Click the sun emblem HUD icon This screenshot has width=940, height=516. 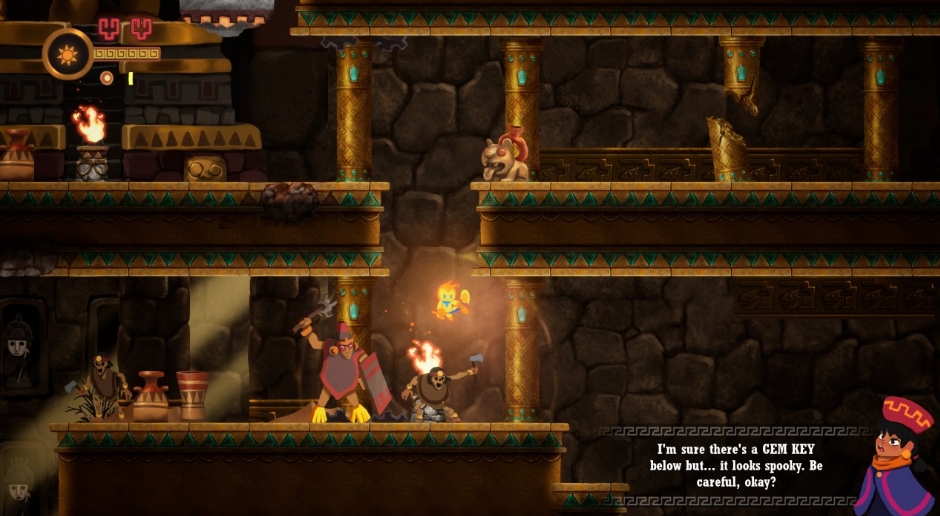(67, 53)
